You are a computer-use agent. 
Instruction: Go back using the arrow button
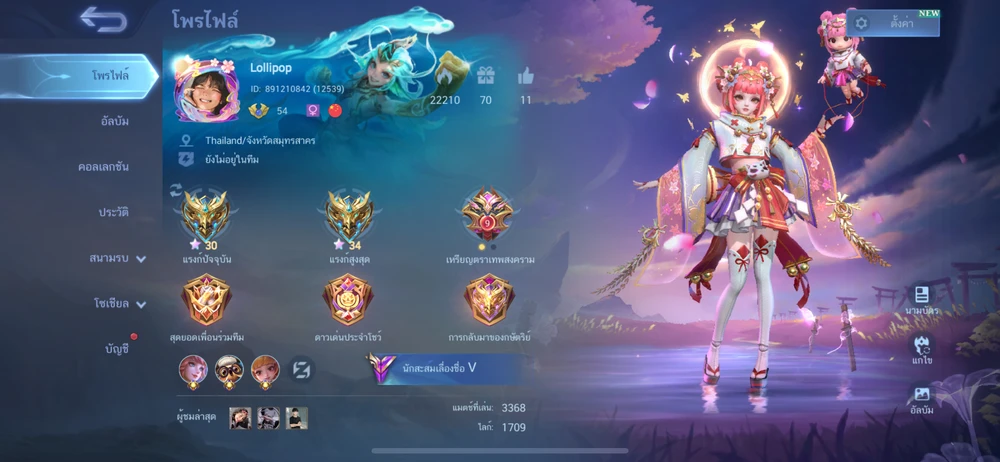[x=104, y=19]
